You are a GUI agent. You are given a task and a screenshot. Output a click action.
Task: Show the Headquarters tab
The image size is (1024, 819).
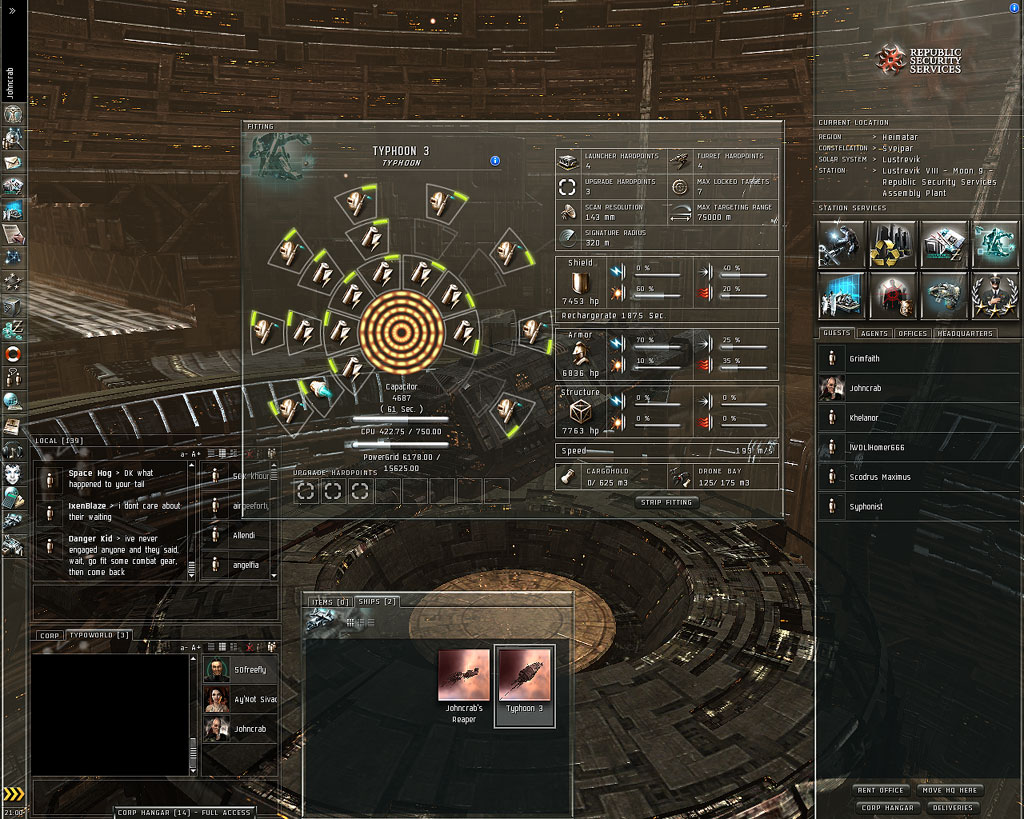point(965,333)
